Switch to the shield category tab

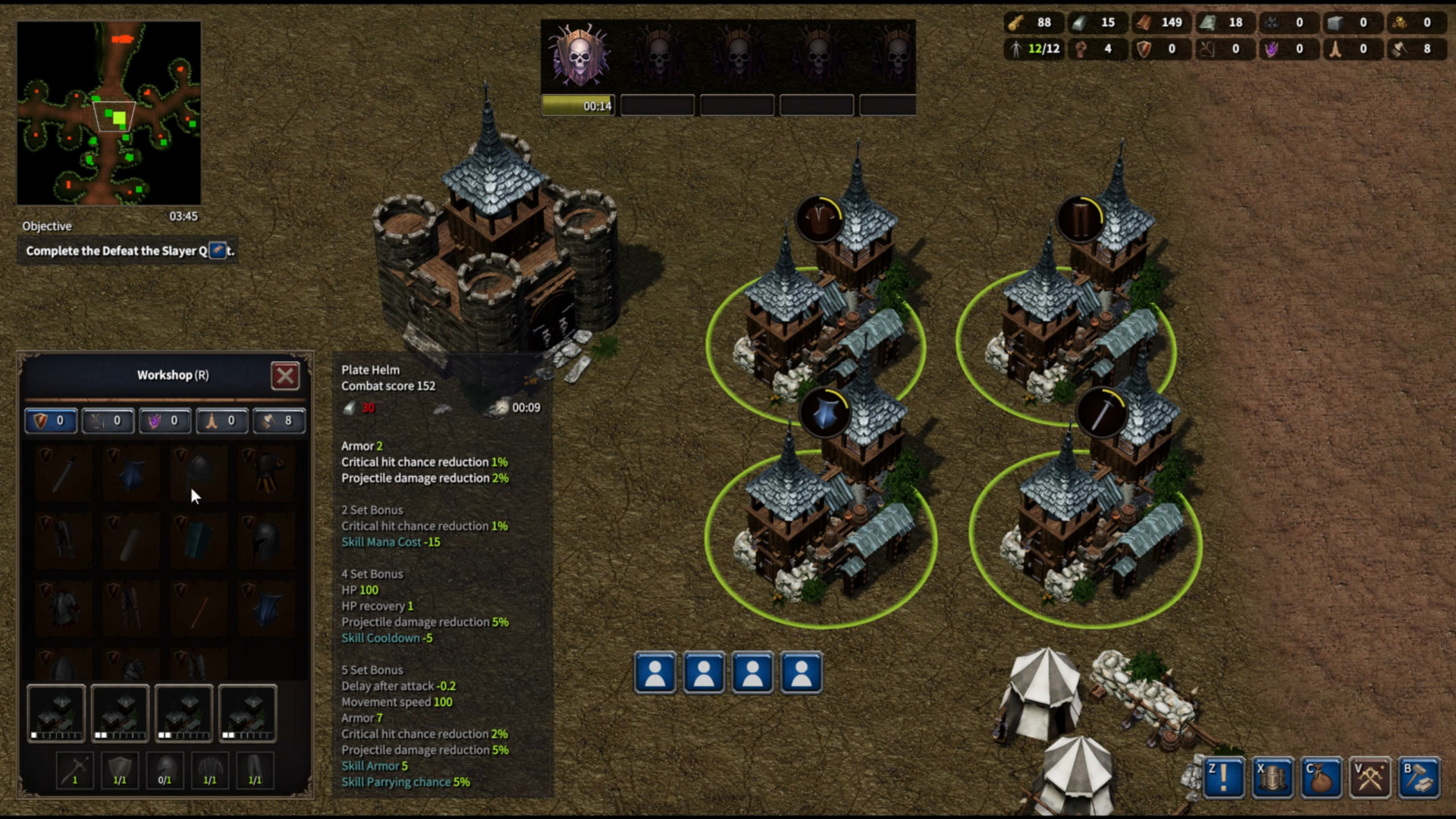tap(50, 421)
